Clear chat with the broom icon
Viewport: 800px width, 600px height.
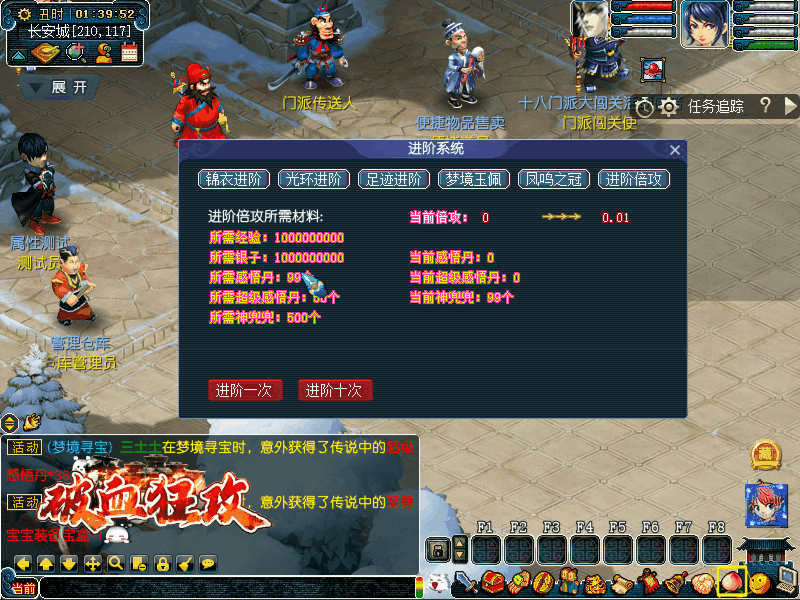[x=185, y=563]
